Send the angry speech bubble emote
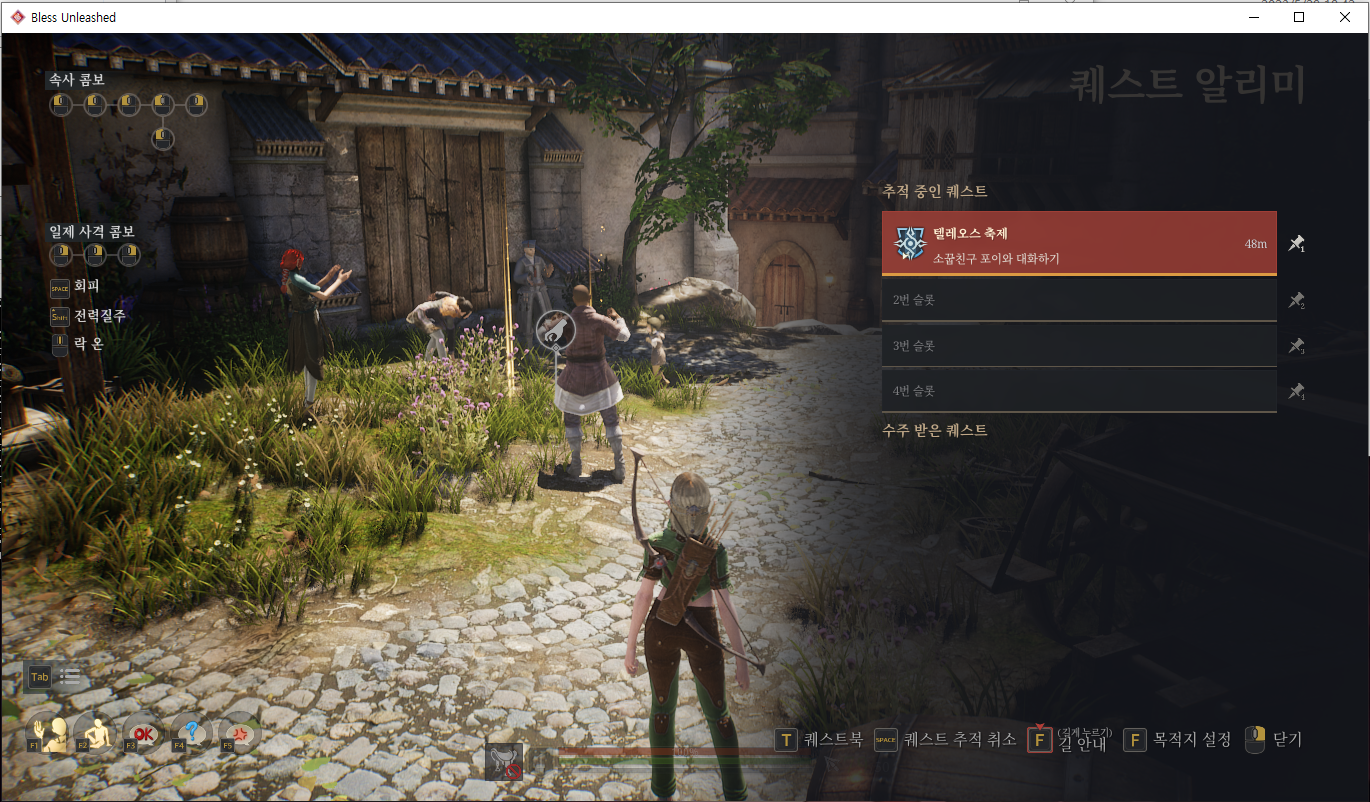This screenshot has width=1370, height=802. click(239, 734)
